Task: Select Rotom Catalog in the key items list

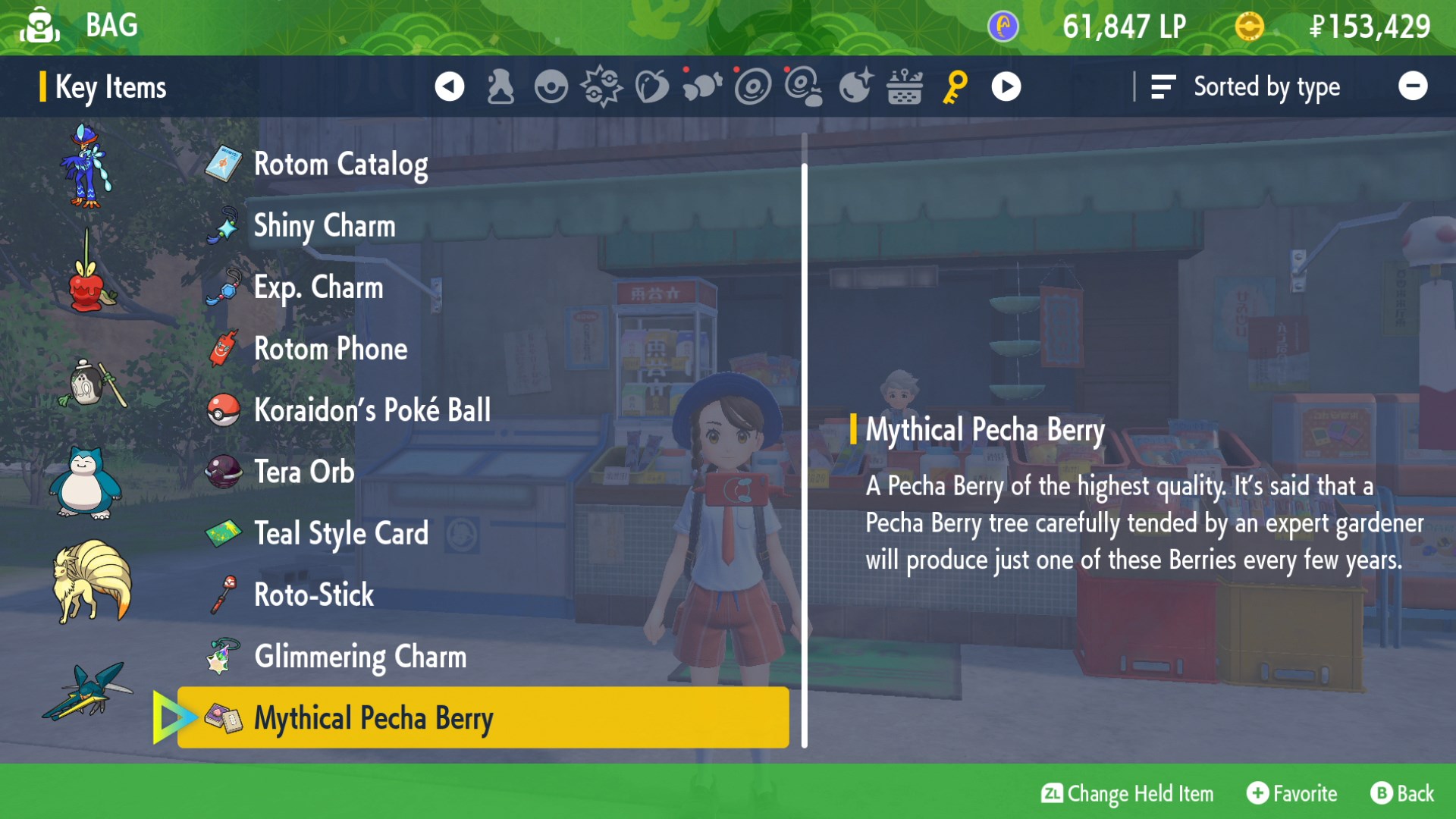Action: 340,165
